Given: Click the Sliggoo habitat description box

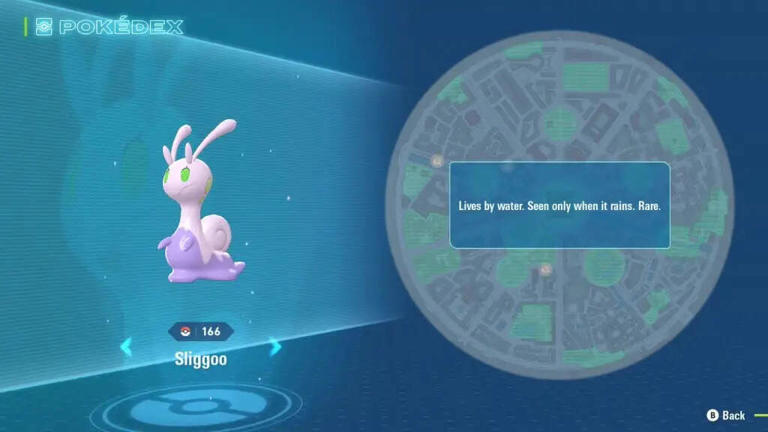Looking at the screenshot, I should coord(559,205).
